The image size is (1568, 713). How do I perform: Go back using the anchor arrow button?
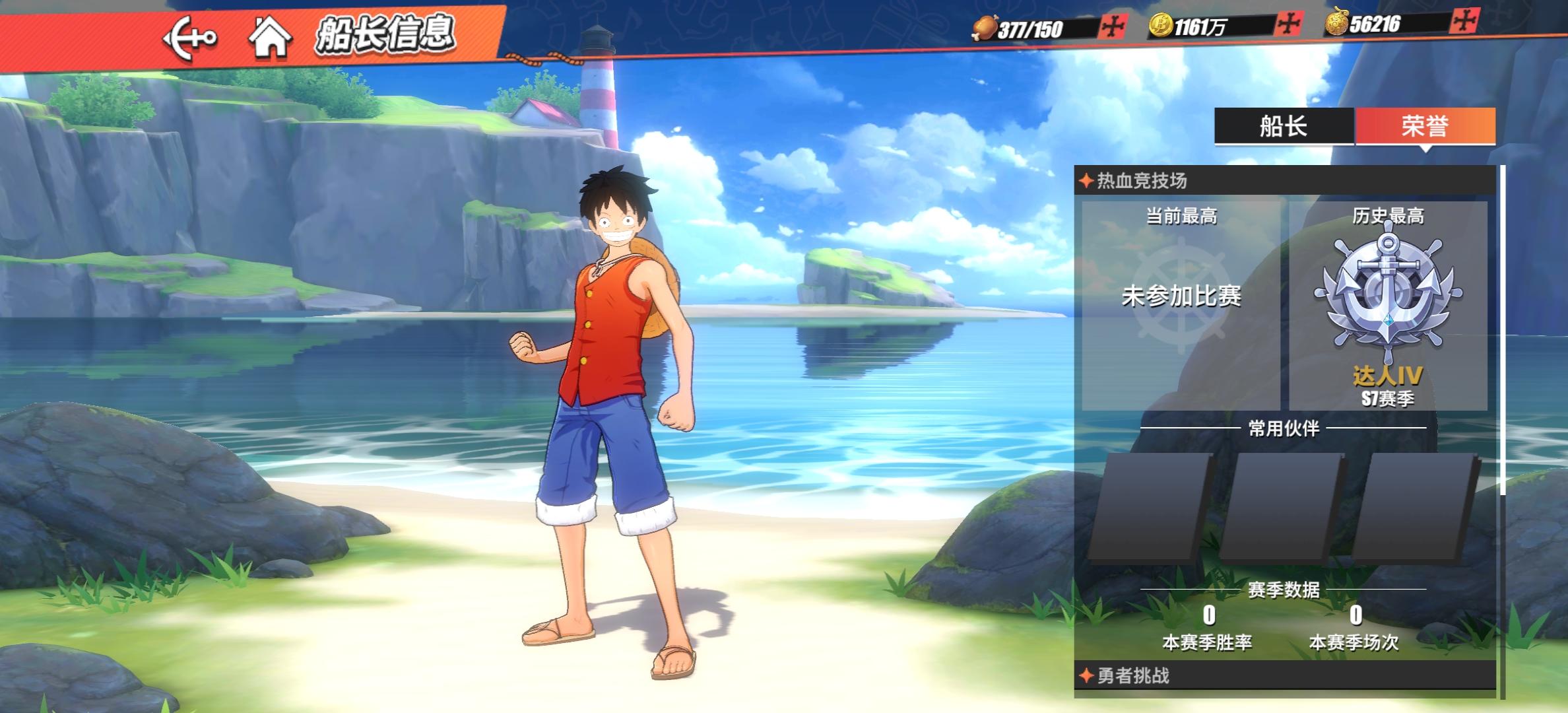point(189,38)
